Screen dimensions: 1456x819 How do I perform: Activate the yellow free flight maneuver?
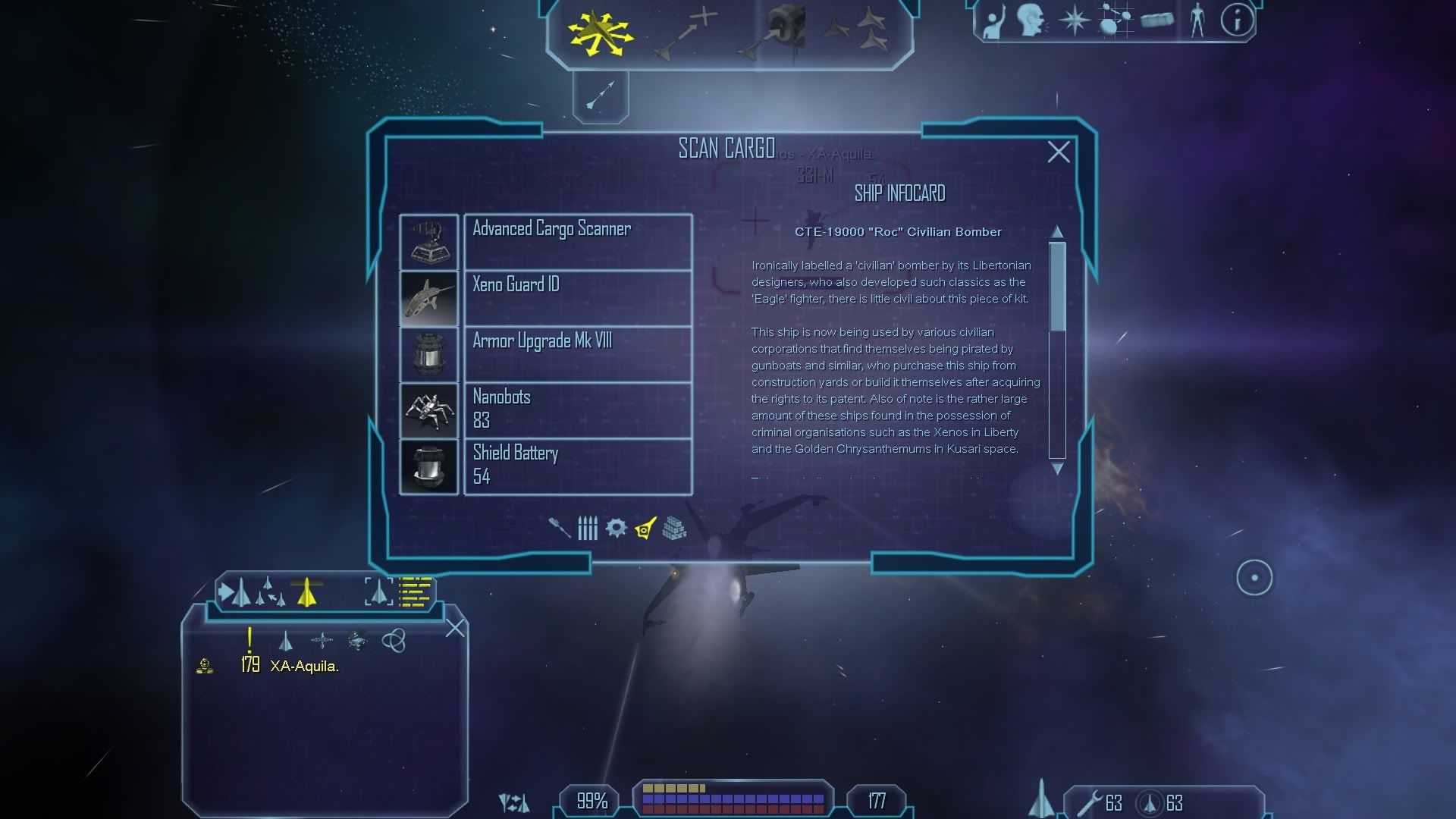(x=600, y=33)
